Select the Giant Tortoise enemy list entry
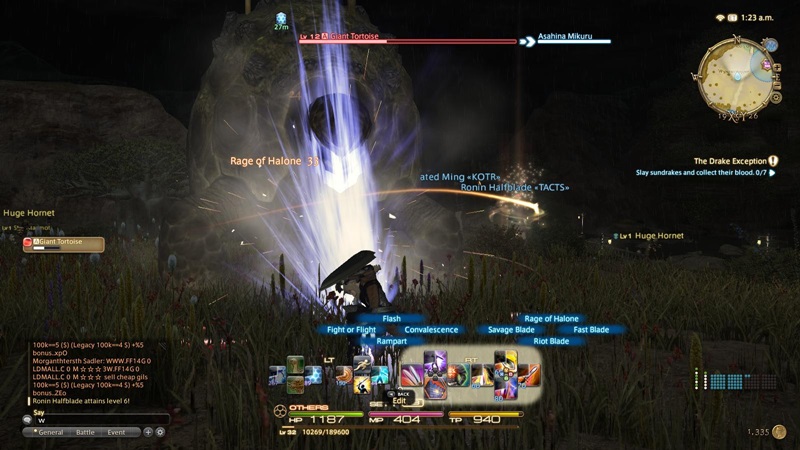 64,243
